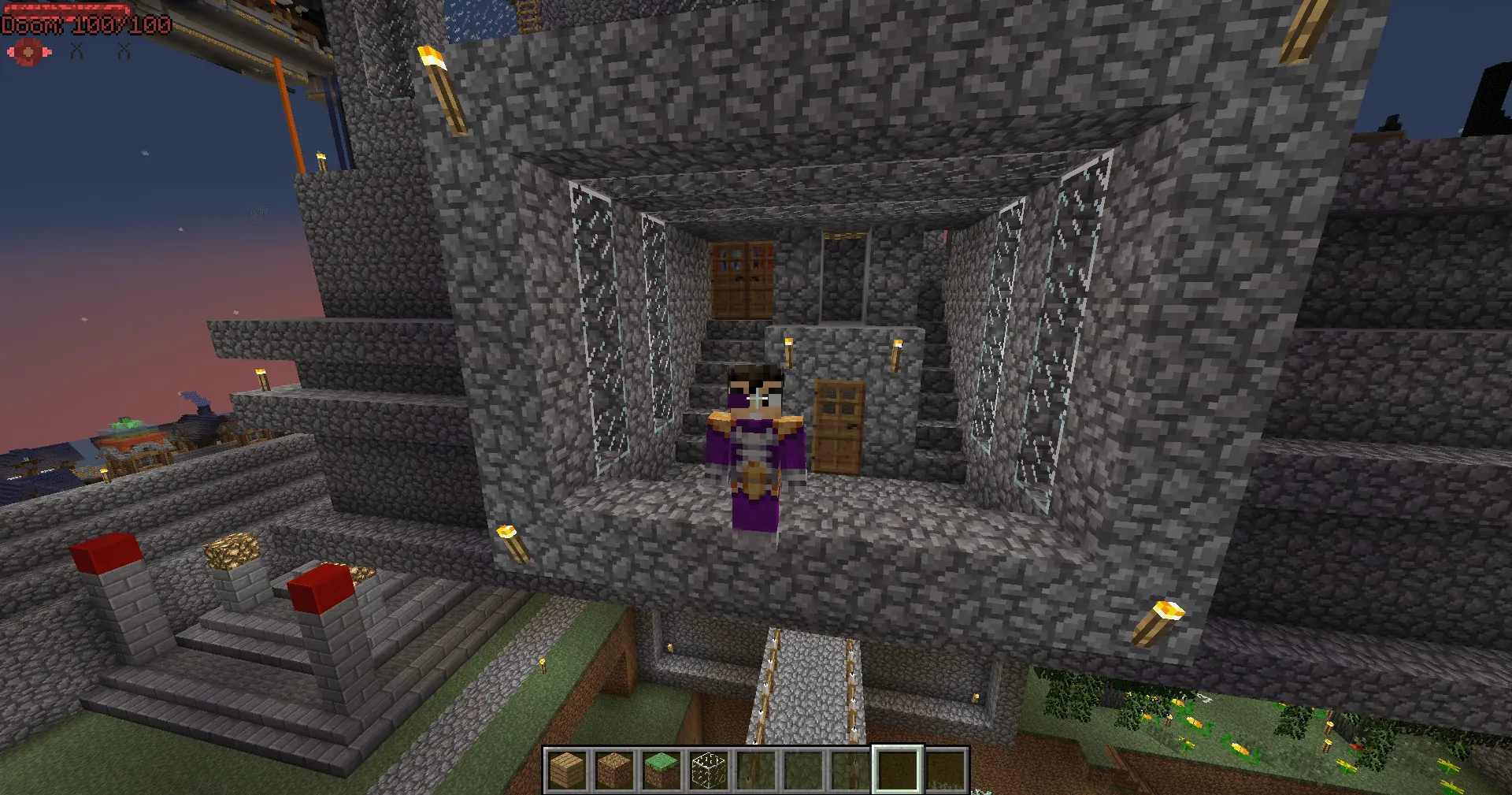The width and height of the screenshot is (1512, 795).
Task: Select the grass block in the hotbar
Action: 660,768
